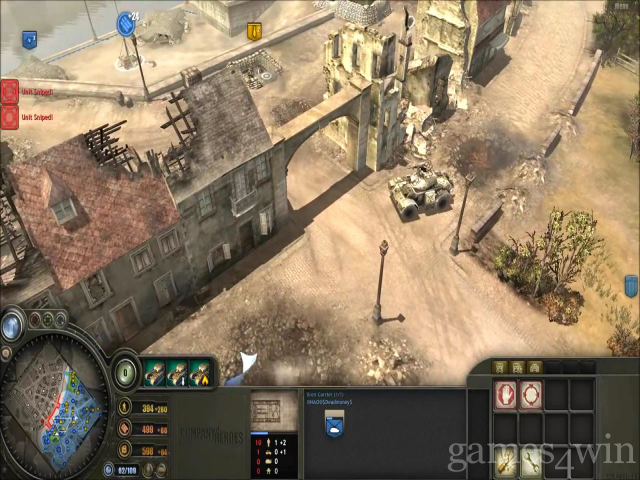
Task: Open the first building tab in command panel
Action: tap(502, 367)
